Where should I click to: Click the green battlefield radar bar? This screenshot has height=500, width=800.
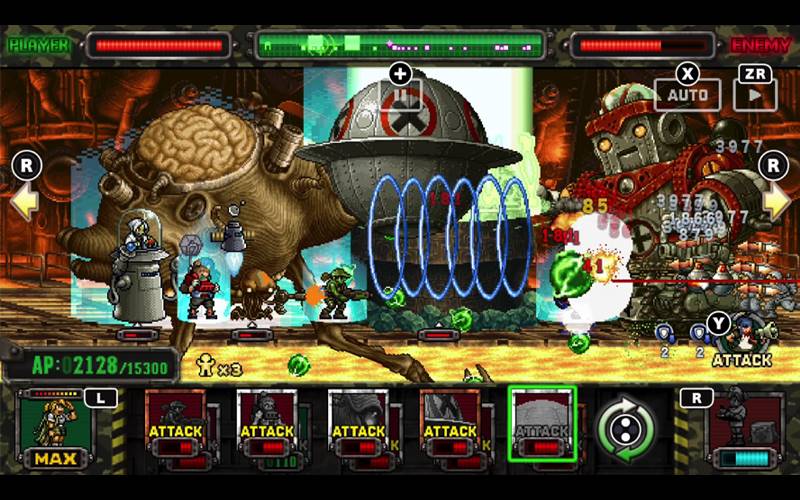400,45
